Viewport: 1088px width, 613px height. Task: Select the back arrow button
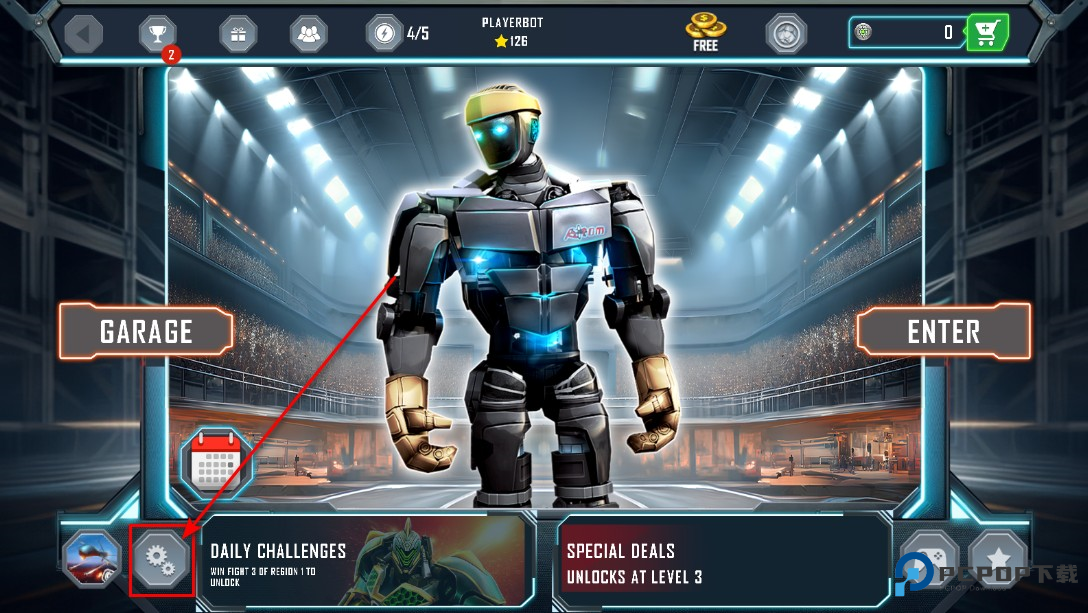pyautogui.click(x=83, y=33)
